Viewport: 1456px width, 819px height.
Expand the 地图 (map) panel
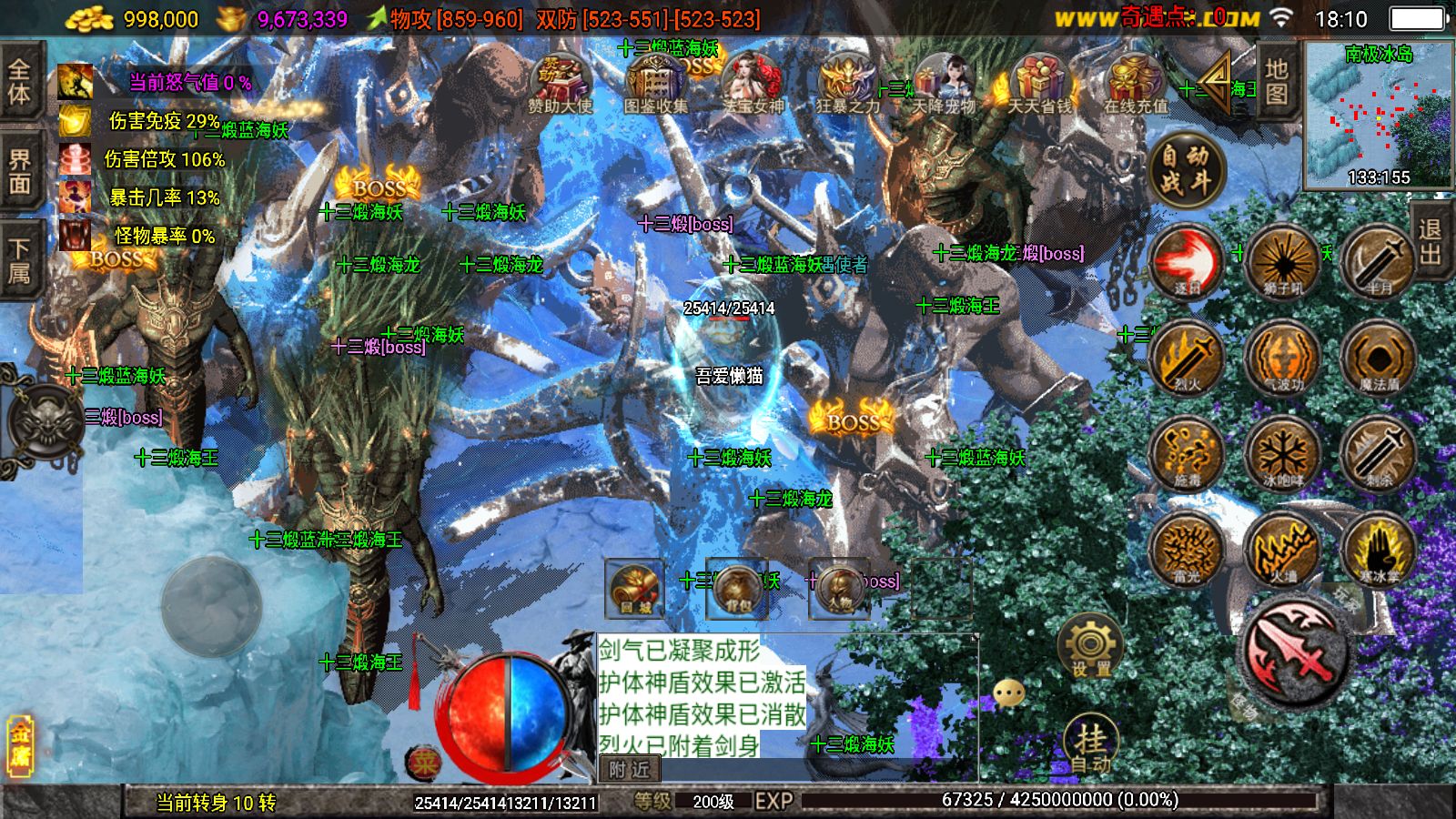tap(1273, 82)
